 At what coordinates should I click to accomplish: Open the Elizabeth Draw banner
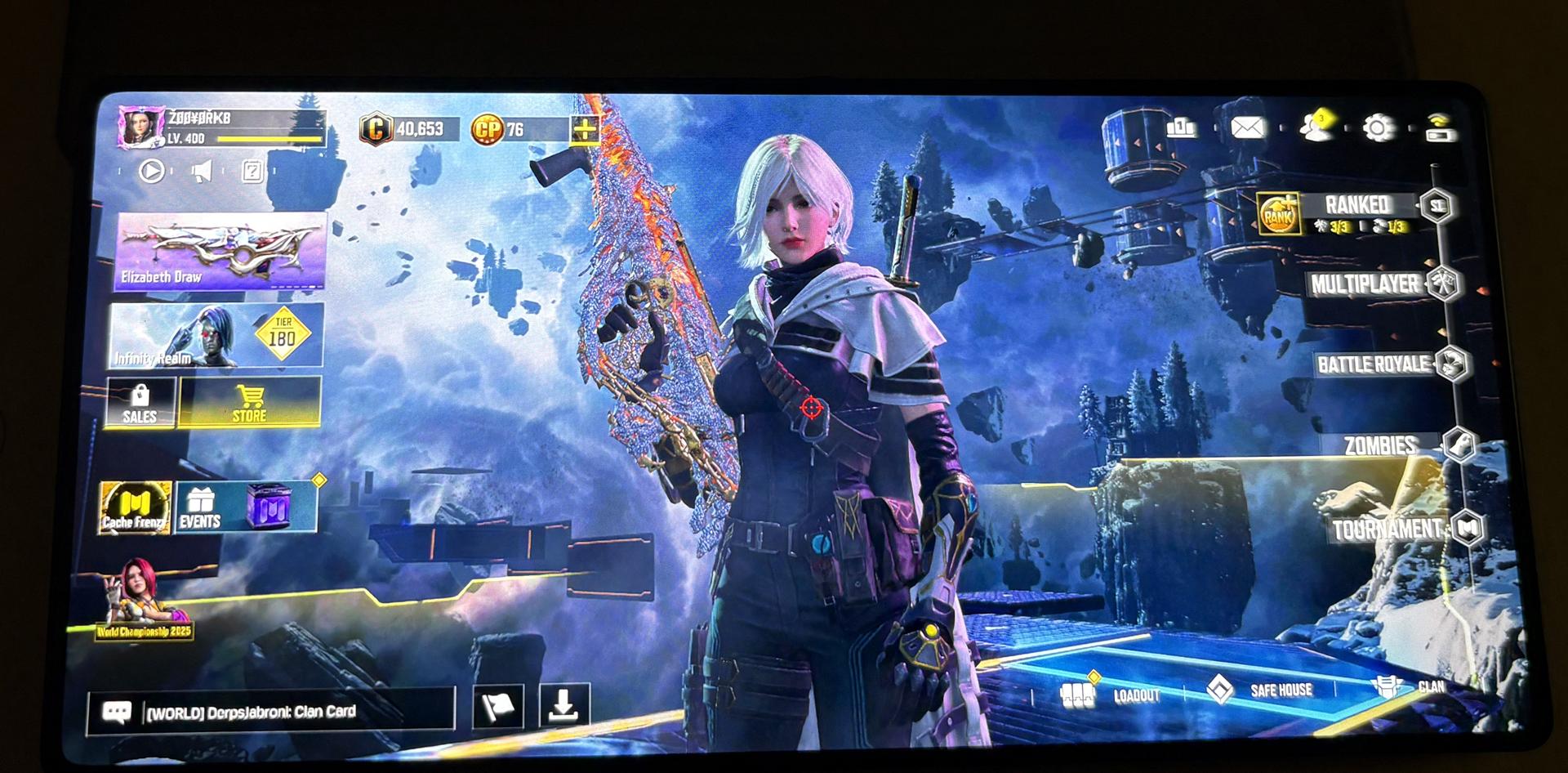220,250
